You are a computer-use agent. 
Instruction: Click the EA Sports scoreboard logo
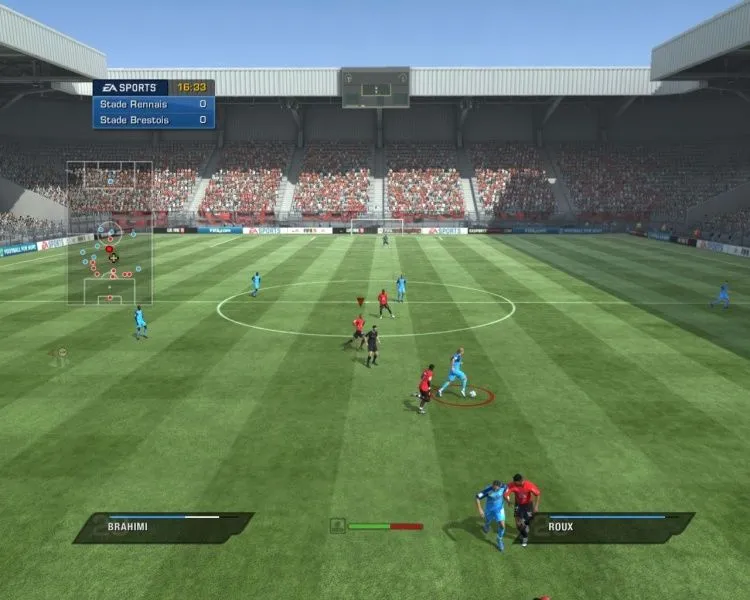(x=131, y=88)
